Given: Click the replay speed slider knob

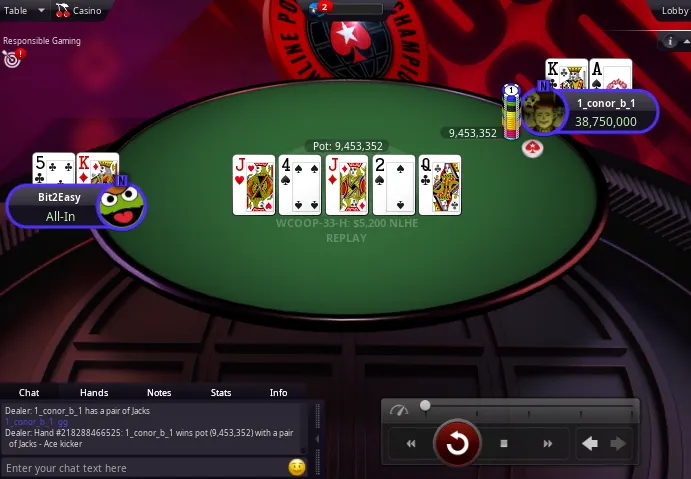Looking at the screenshot, I should click(425, 406).
